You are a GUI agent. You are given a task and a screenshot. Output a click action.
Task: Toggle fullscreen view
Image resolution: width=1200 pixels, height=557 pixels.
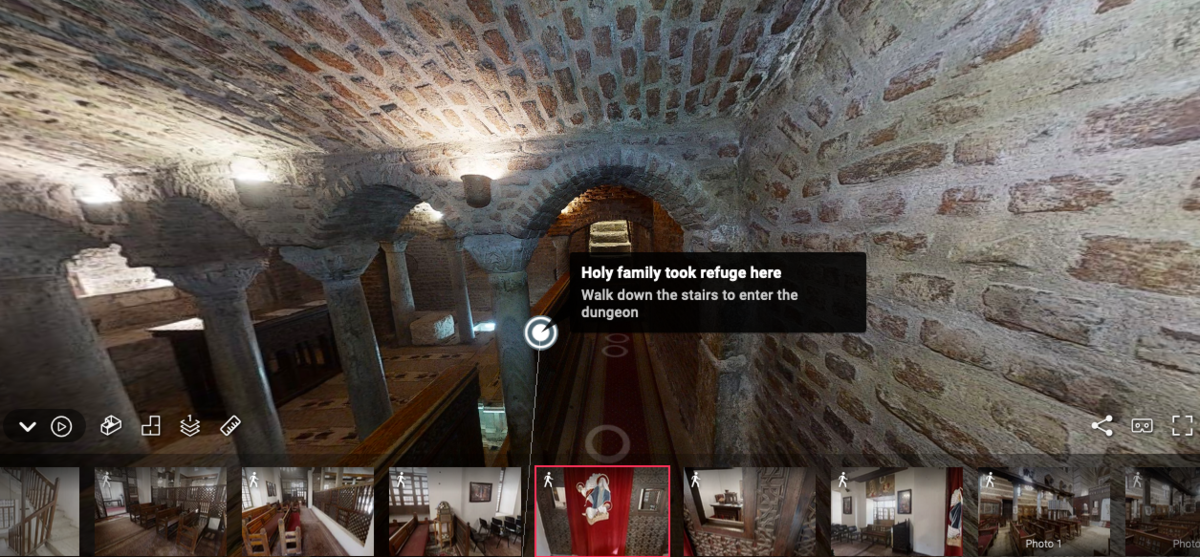click(x=1182, y=426)
